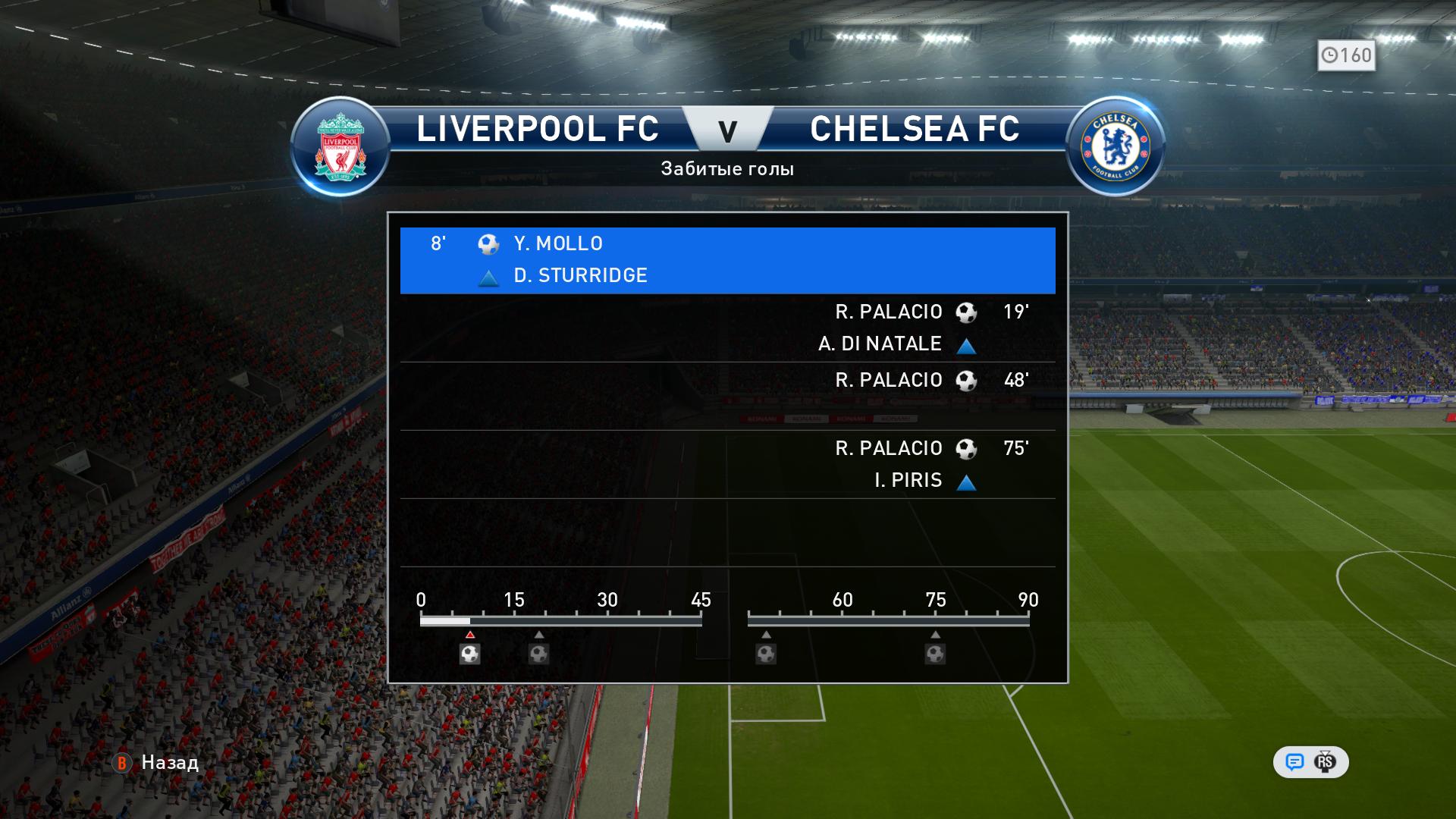Jump to the 19-minute timeline goal marker
This screenshot has height=819, width=1456.
pyautogui.click(x=538, y=653)
